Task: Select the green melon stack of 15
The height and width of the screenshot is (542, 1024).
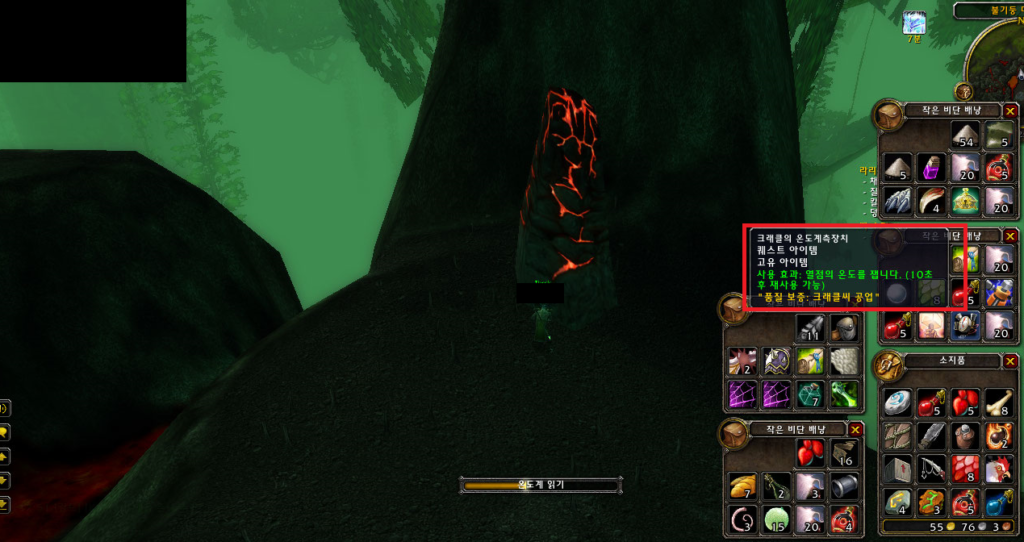Action: (775, 518)
